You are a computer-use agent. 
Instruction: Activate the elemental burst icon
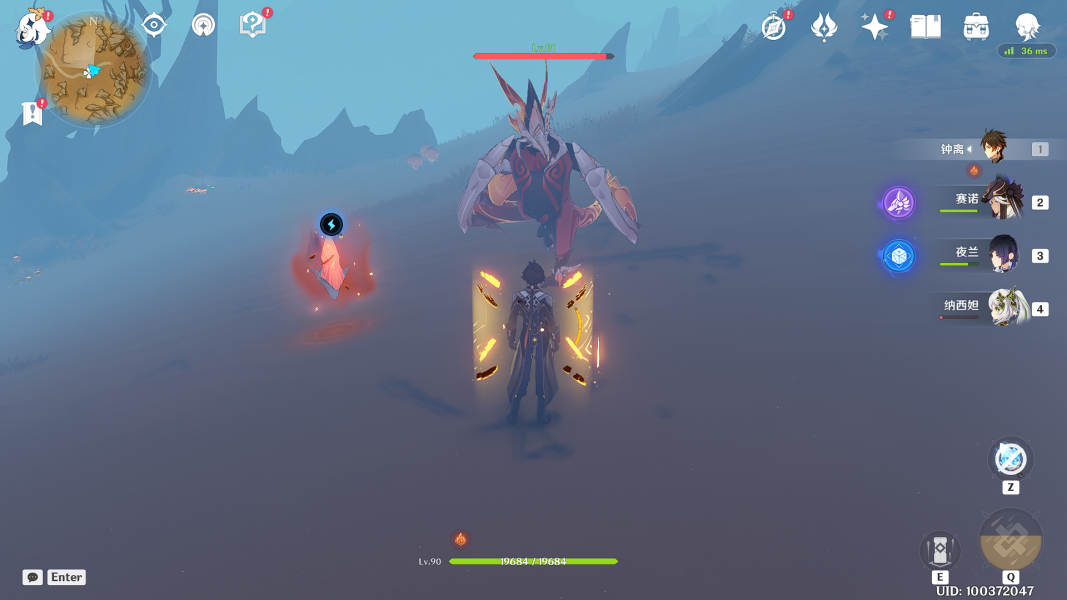(1011, 540)
